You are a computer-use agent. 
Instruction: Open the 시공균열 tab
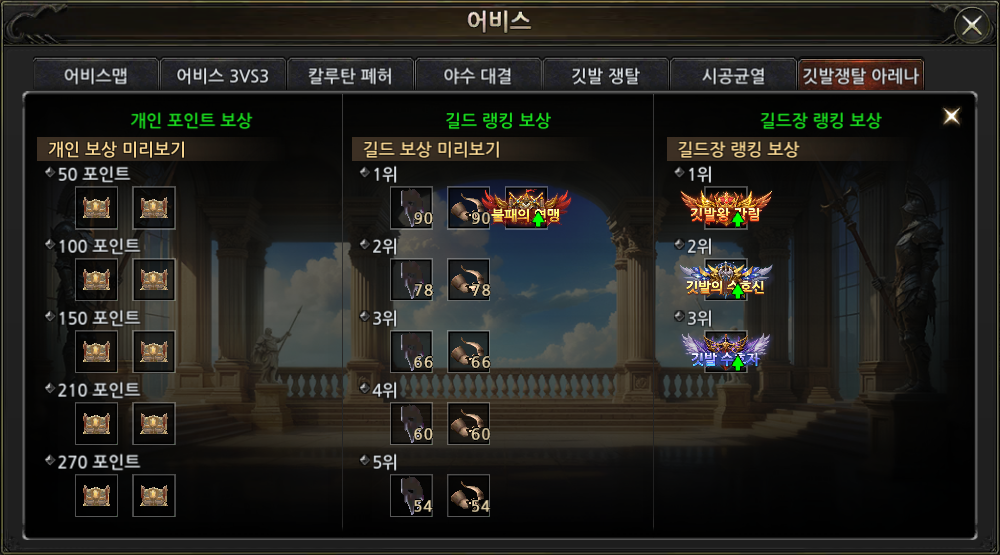(732, 76)
